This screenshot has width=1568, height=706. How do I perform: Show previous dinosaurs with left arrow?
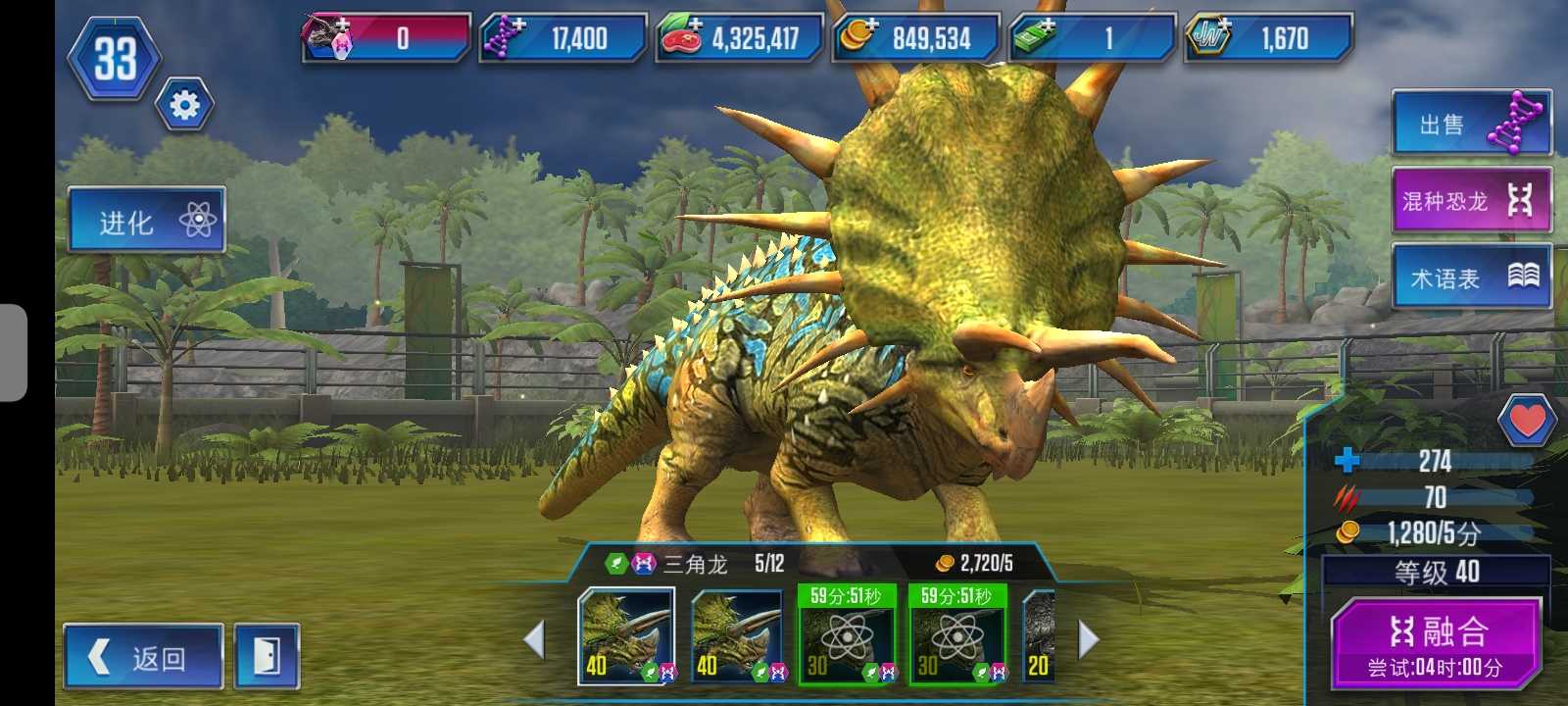534,639
